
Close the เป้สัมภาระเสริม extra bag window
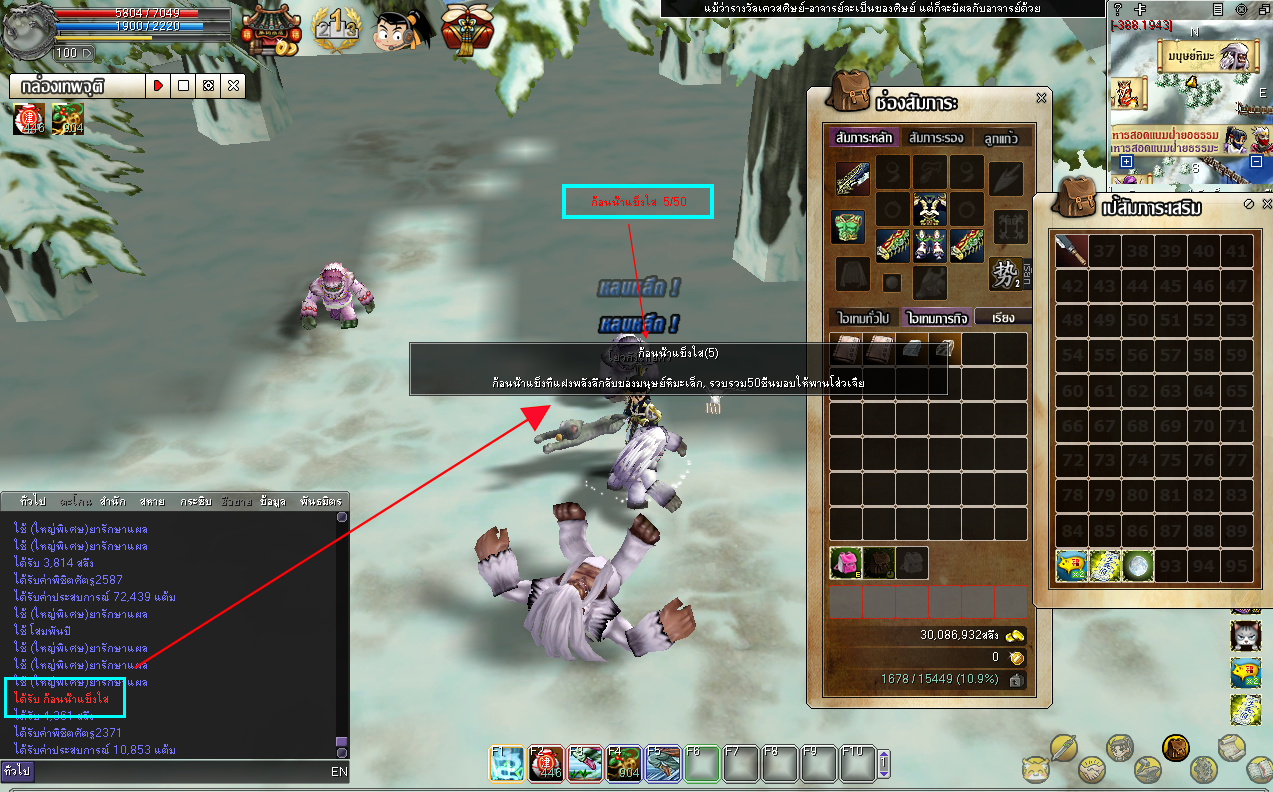[1265, 204]
